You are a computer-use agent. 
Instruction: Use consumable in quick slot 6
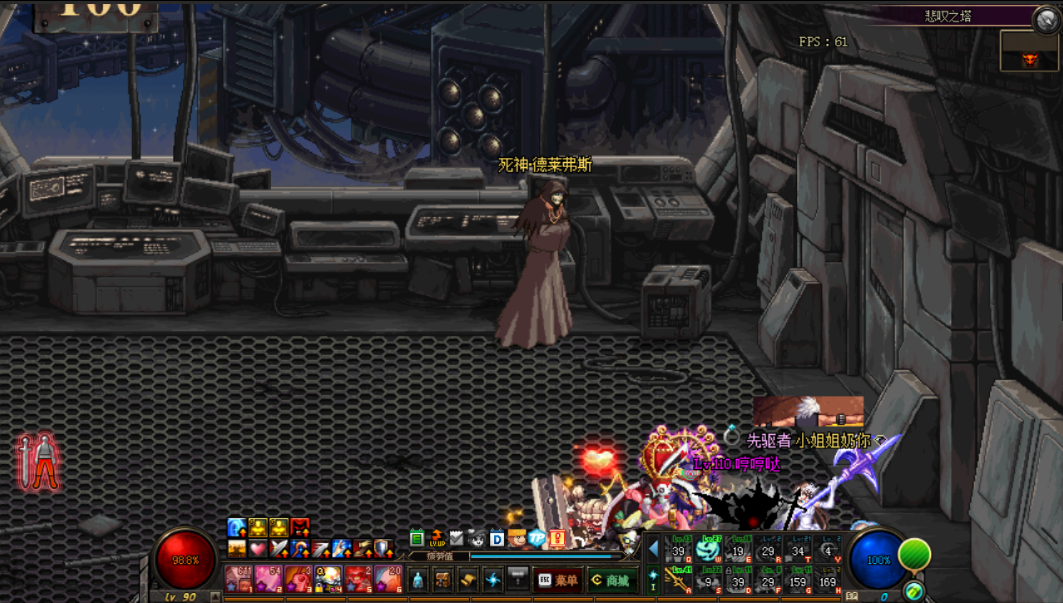coord(388,578)
